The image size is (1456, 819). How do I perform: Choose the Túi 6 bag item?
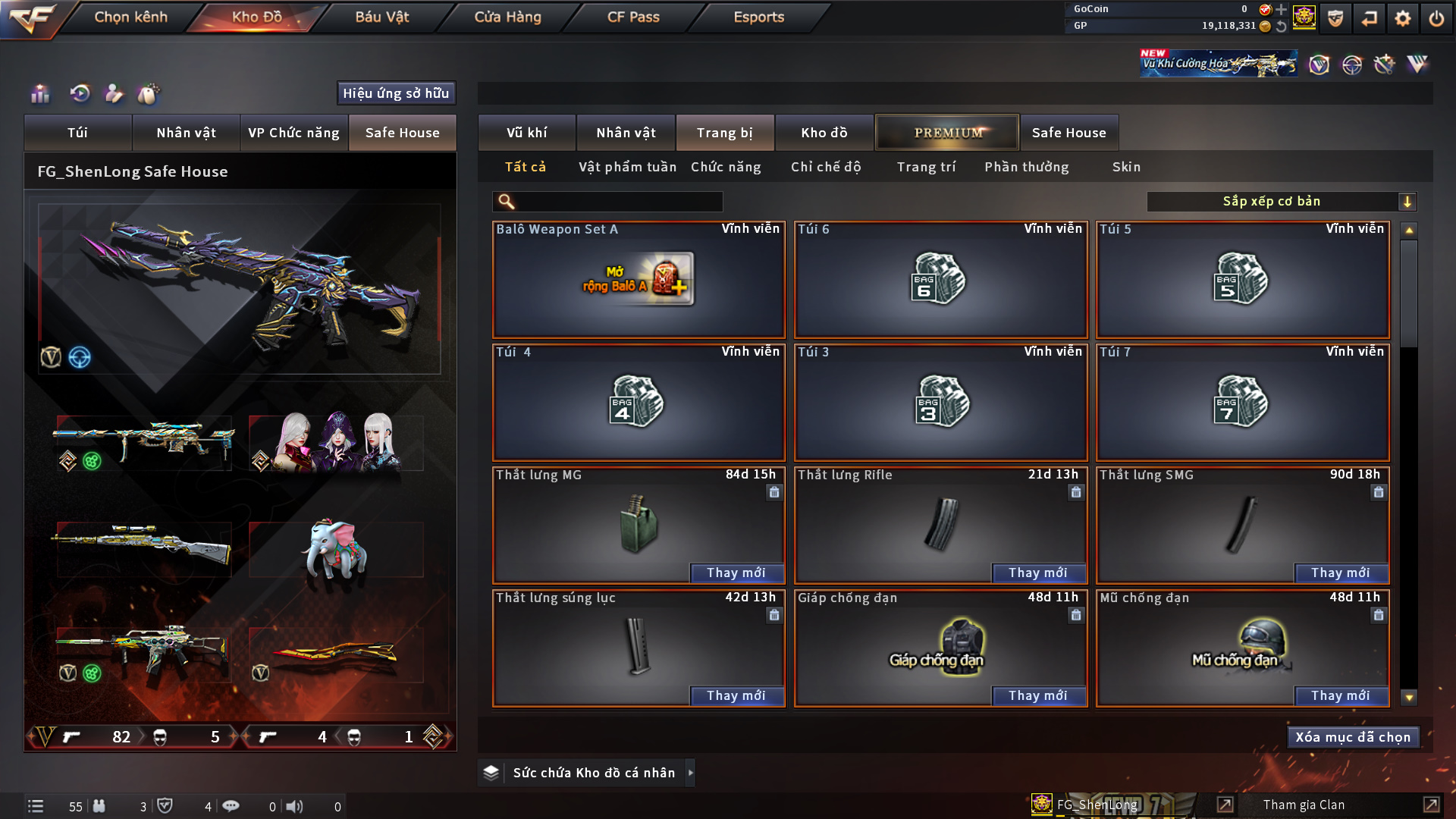pyautogui.click(x=940, y=279)
